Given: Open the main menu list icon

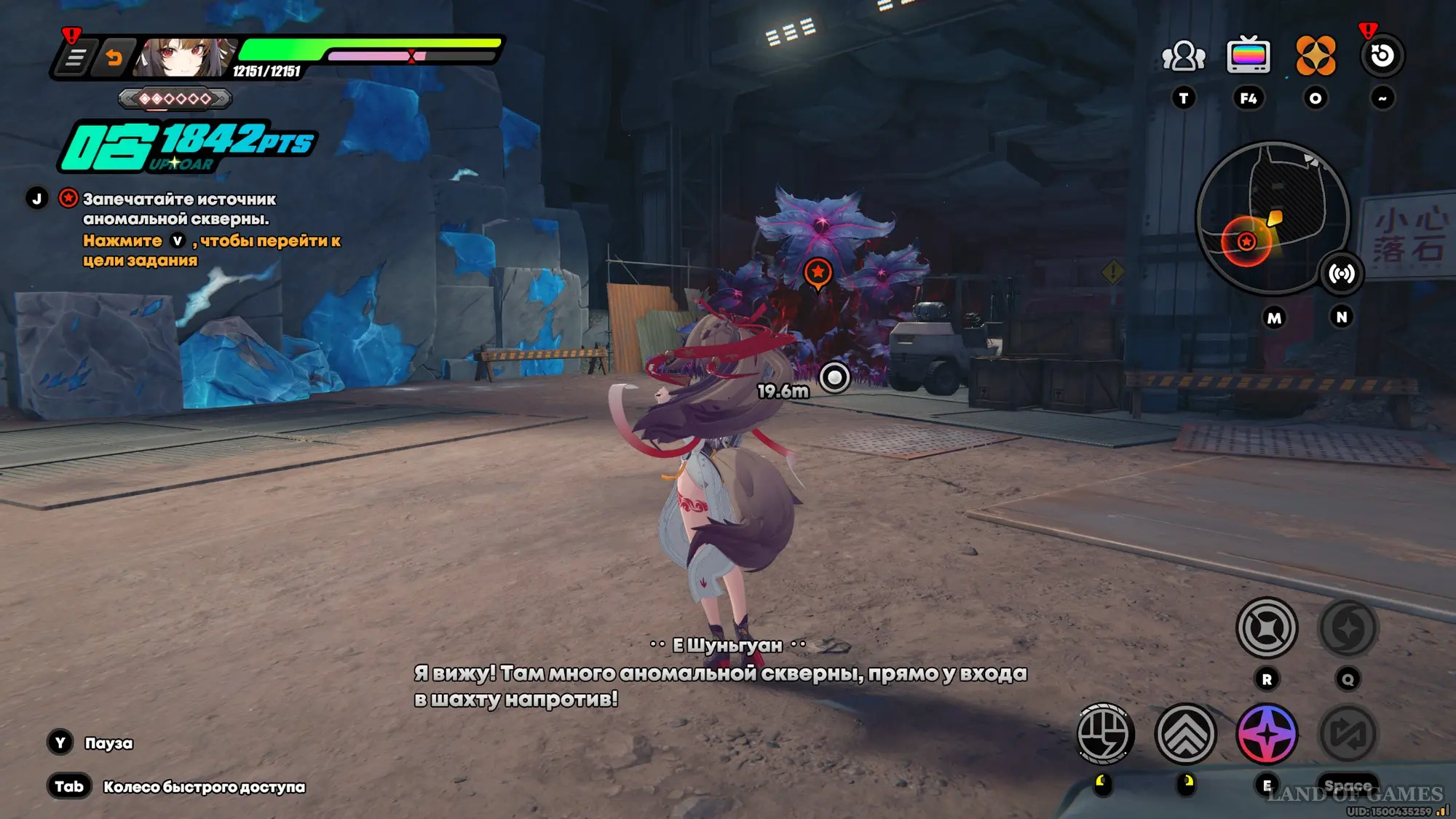Looking at the screenshot, I should tap(75, 58).
